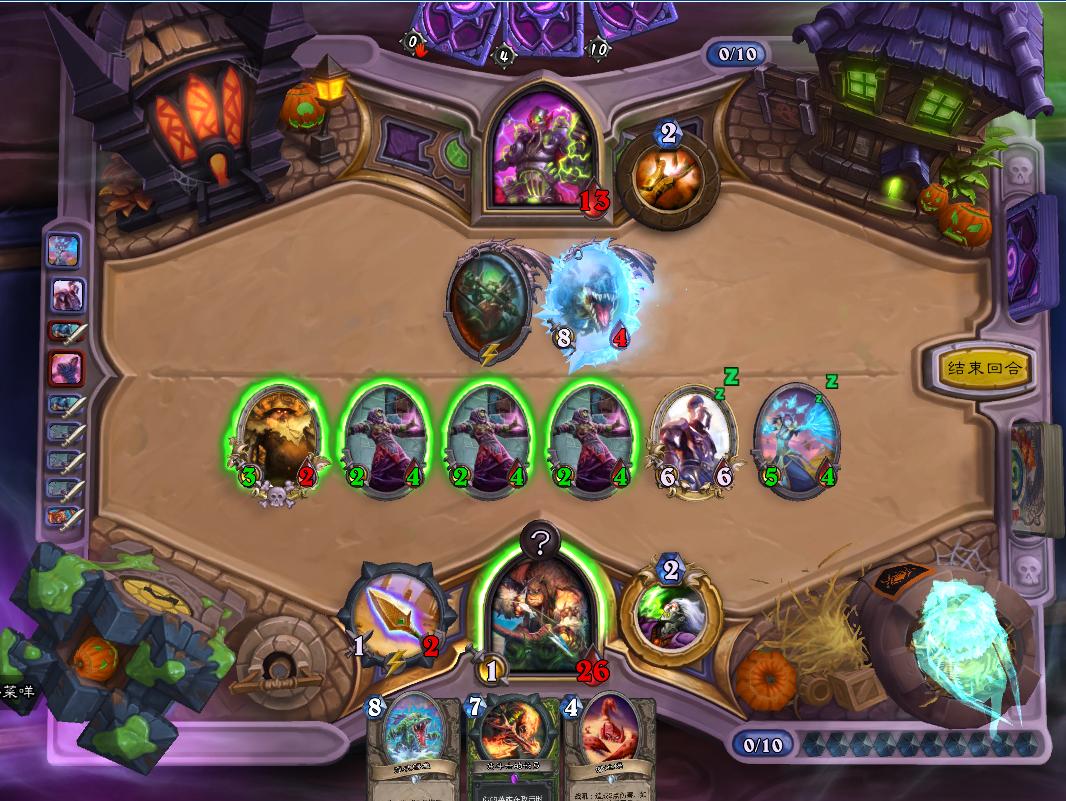
Task: Activate your hero power costing 2 mana
Action: [670, 613]
